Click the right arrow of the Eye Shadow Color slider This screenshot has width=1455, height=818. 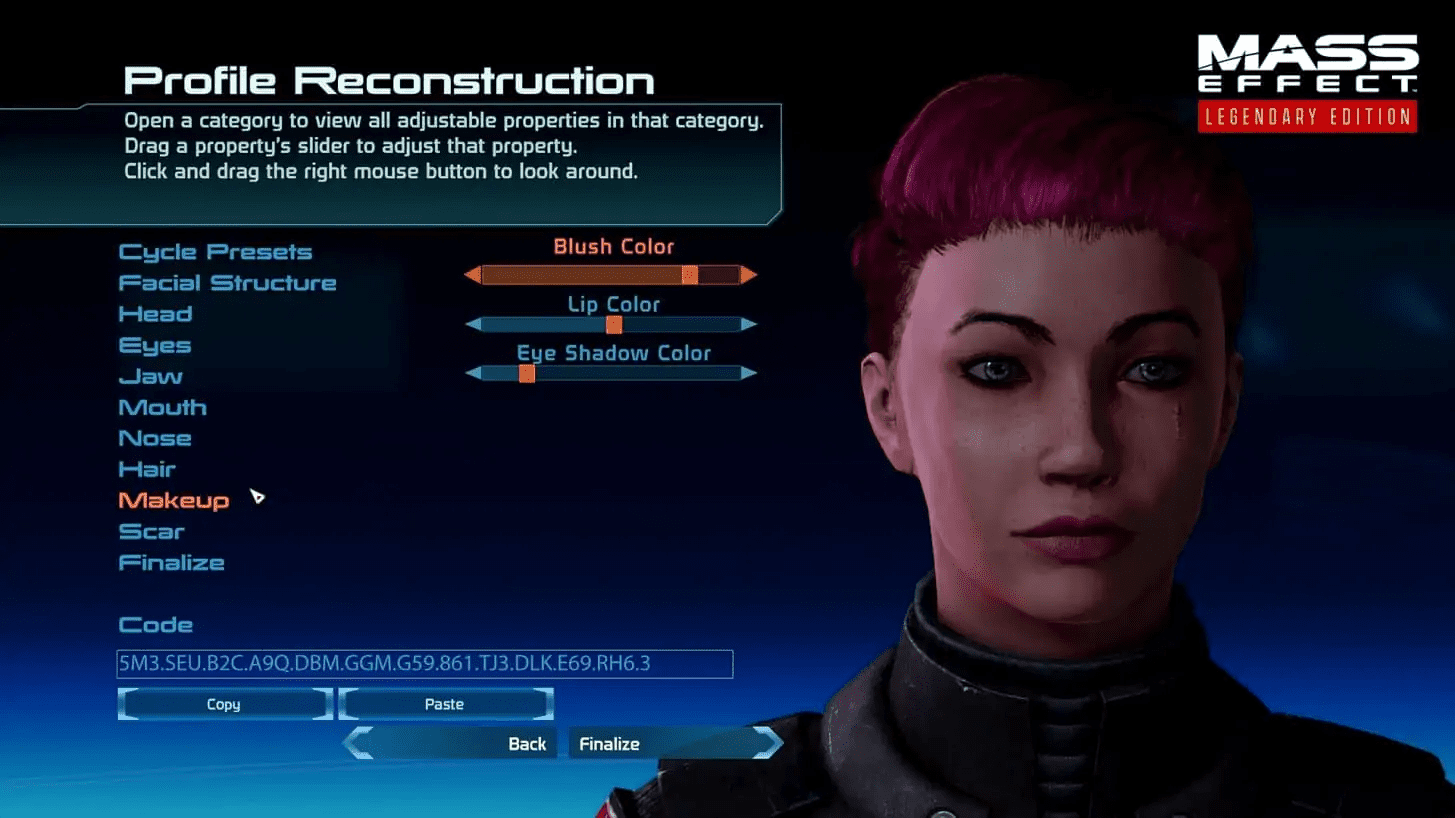pos(749,371)
